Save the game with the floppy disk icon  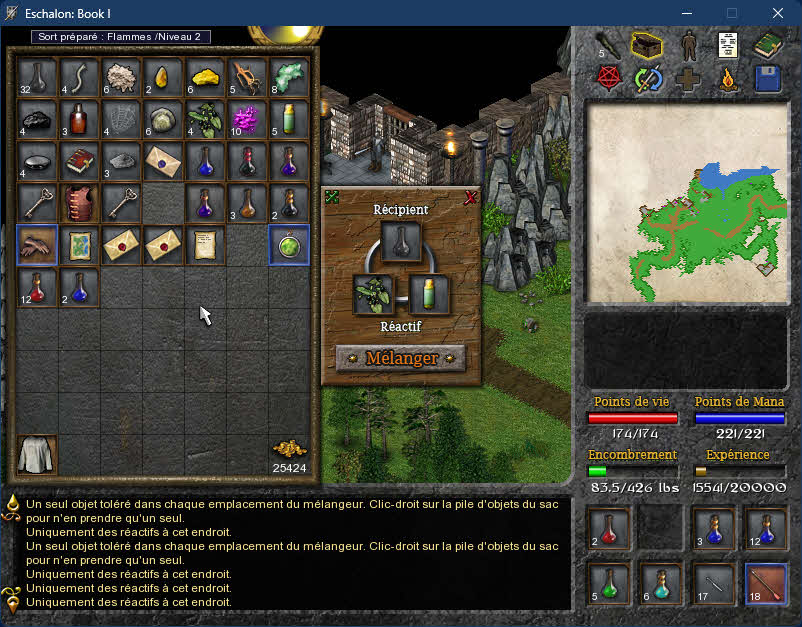coord(768,80)
